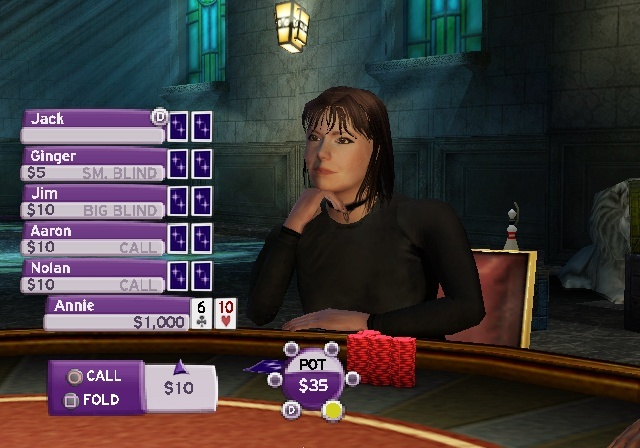The image size is (640, 448).
Task: Select Jim's big blind row
Action: 92,202
